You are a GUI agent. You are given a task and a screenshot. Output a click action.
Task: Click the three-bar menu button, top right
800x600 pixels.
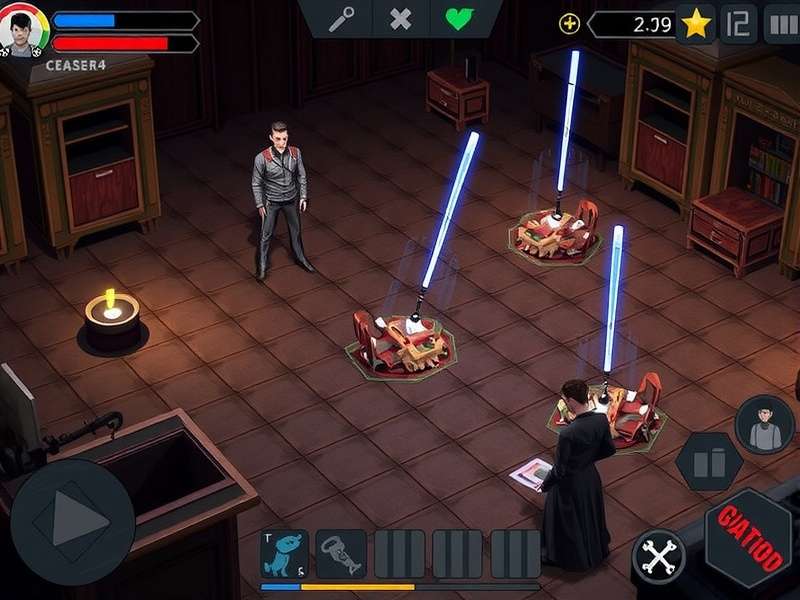(x=781, y=24)
